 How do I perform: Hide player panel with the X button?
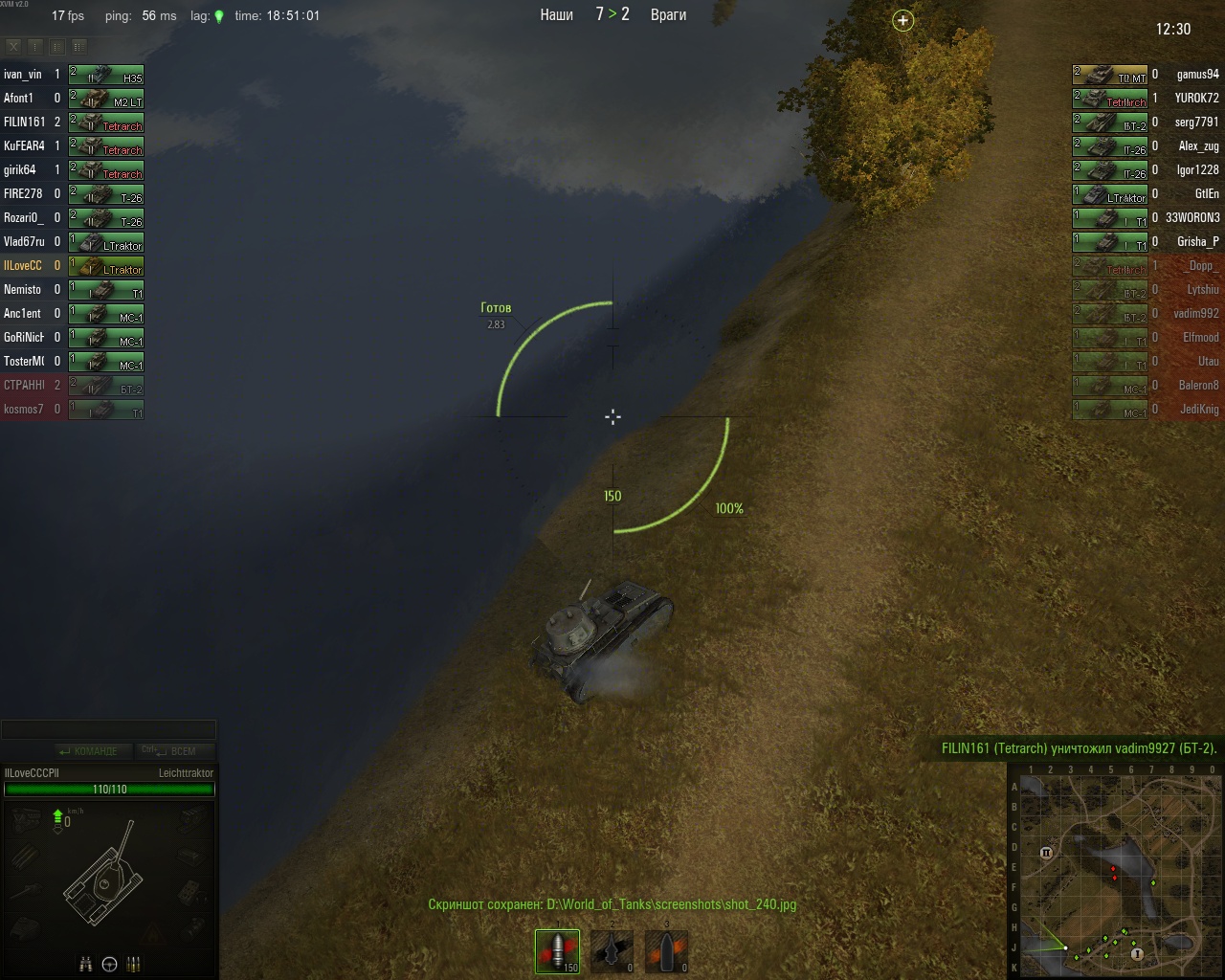[x=13, y=46]
